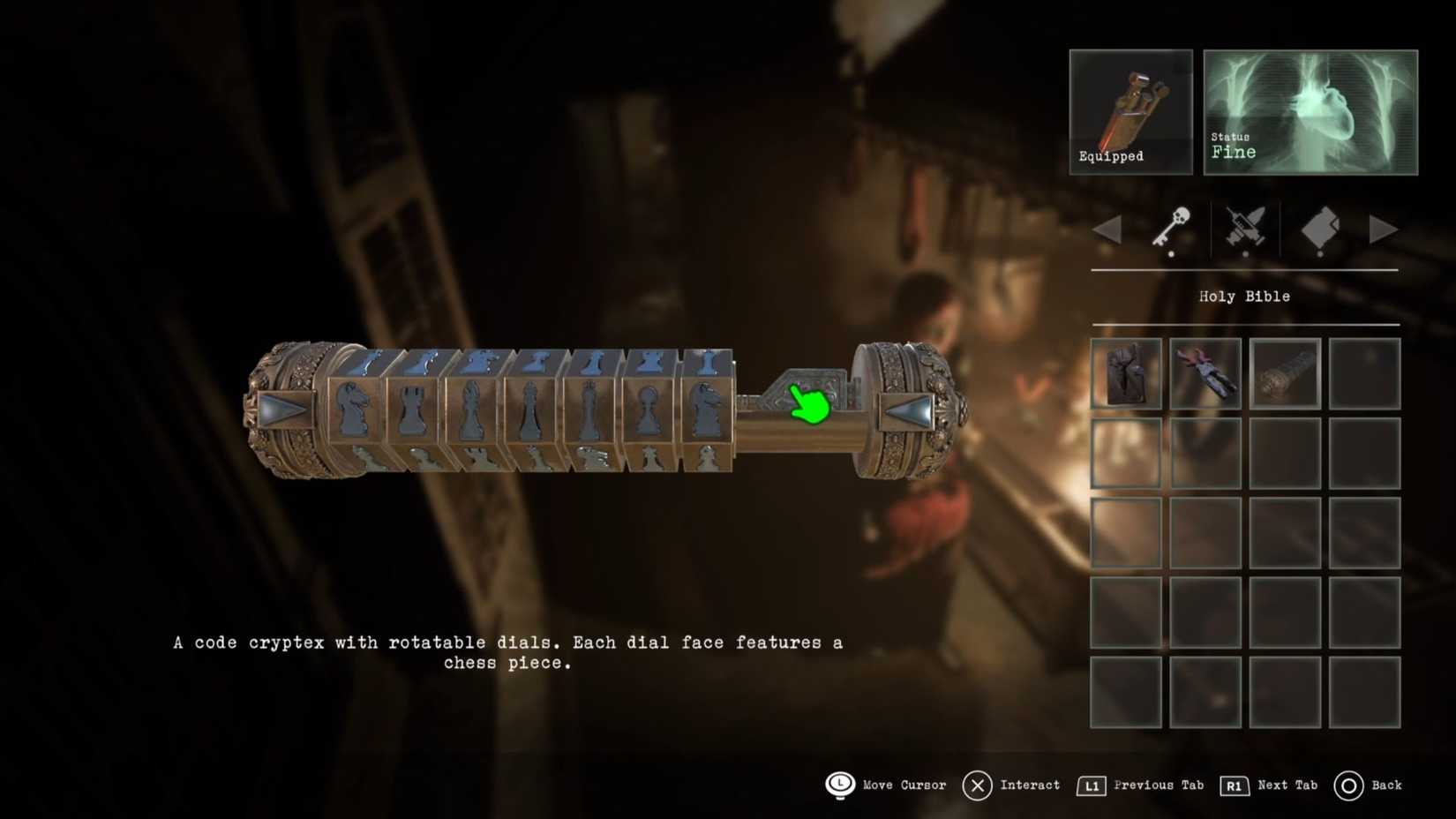Viewport: 1456px width, 819px height.
Task: Select the pliers item in the inventory
Action: click(1205, 374)
